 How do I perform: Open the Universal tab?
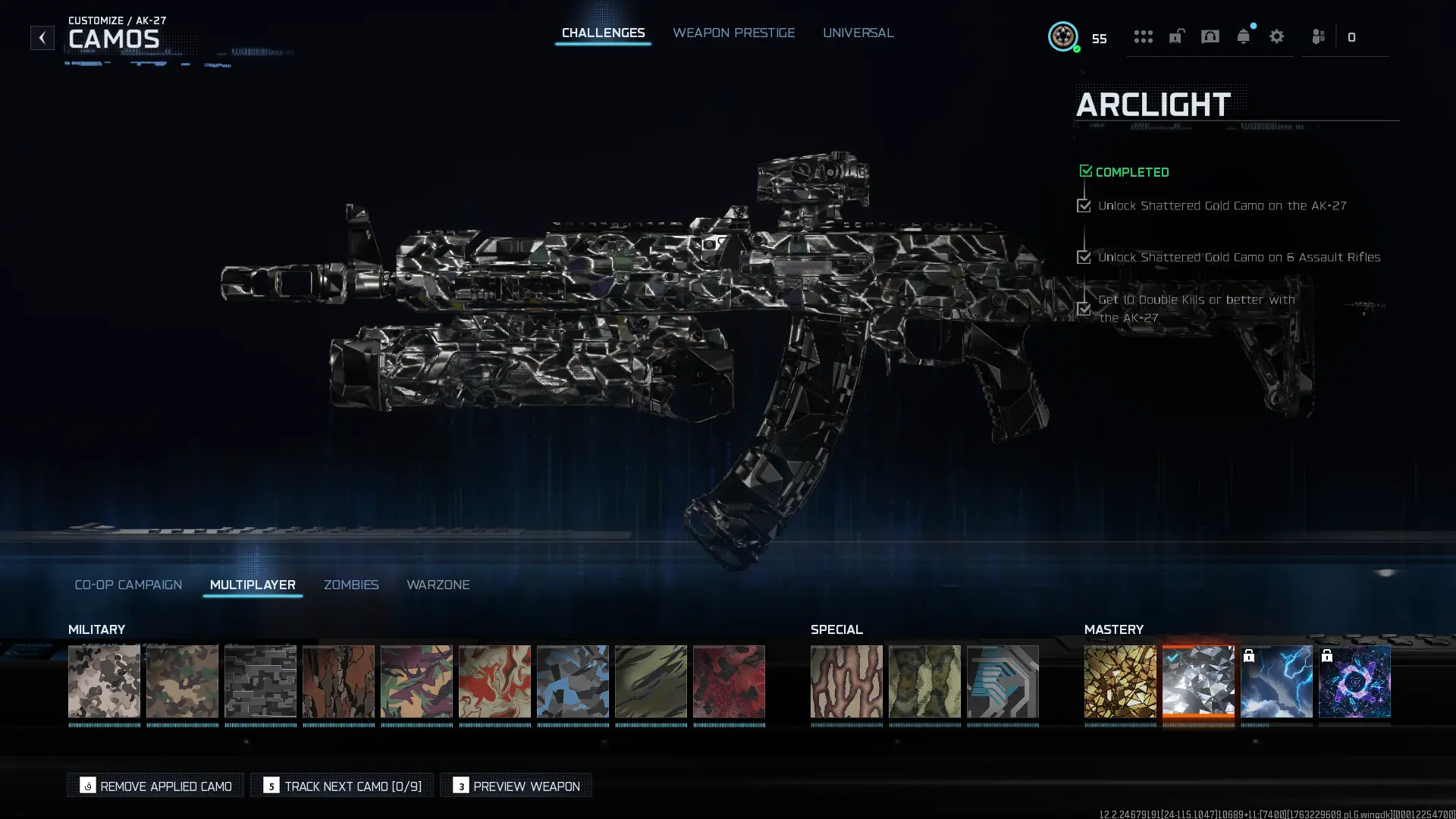(x=858, y=33)
